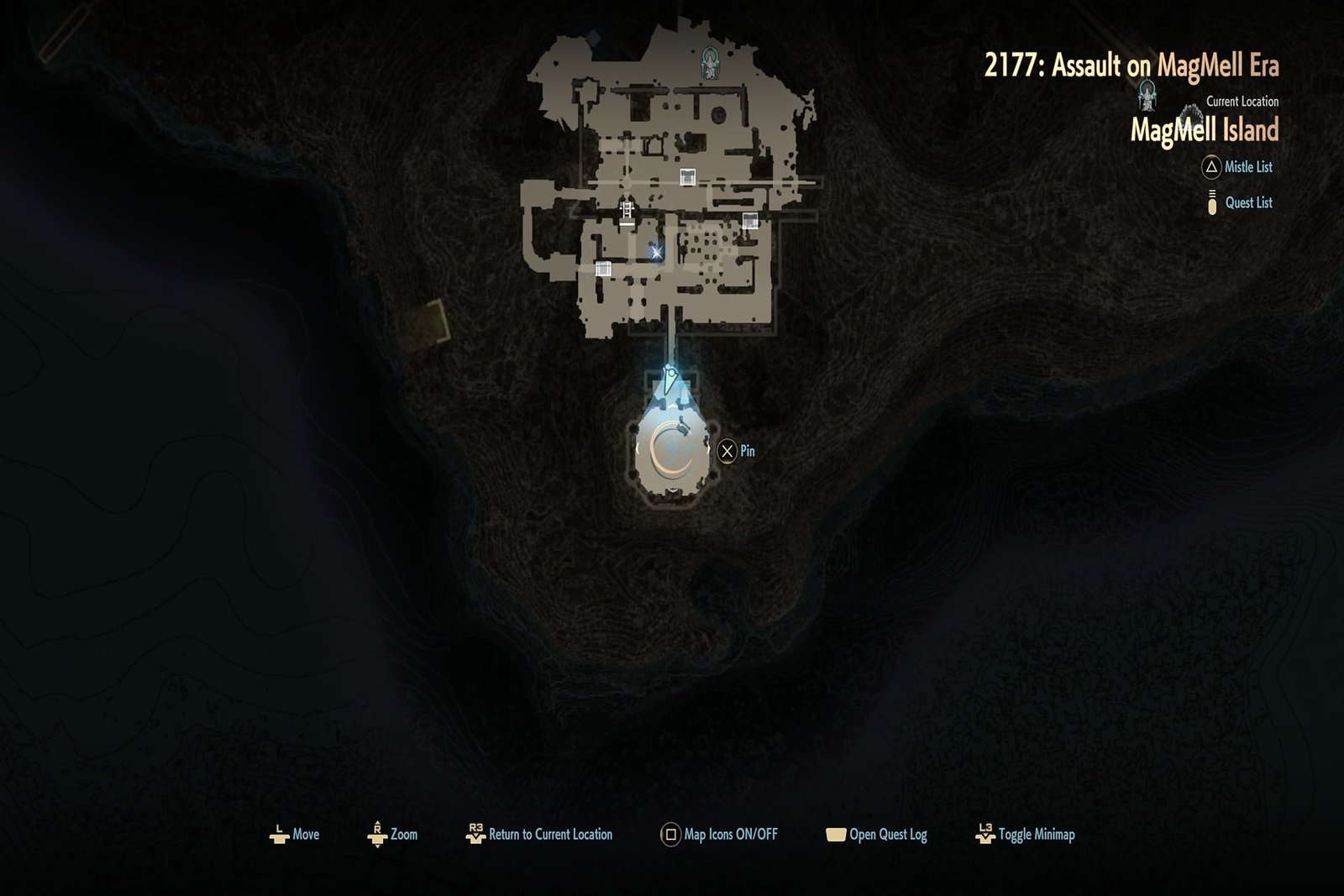The image size is (1344, 896).
Task: Click the treasure chest icon in the lower-left corridor
Action: coord(603,270)
